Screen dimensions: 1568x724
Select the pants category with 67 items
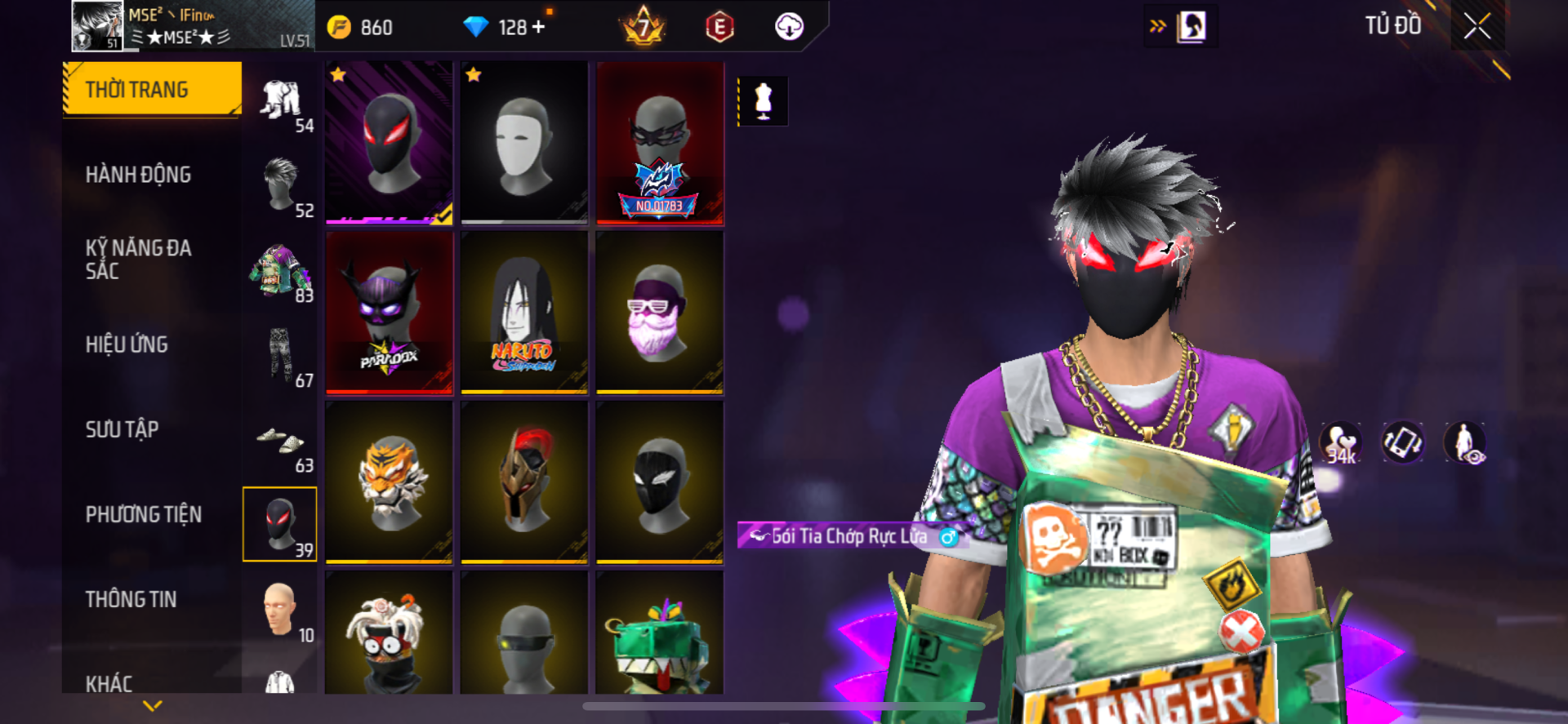281,356
